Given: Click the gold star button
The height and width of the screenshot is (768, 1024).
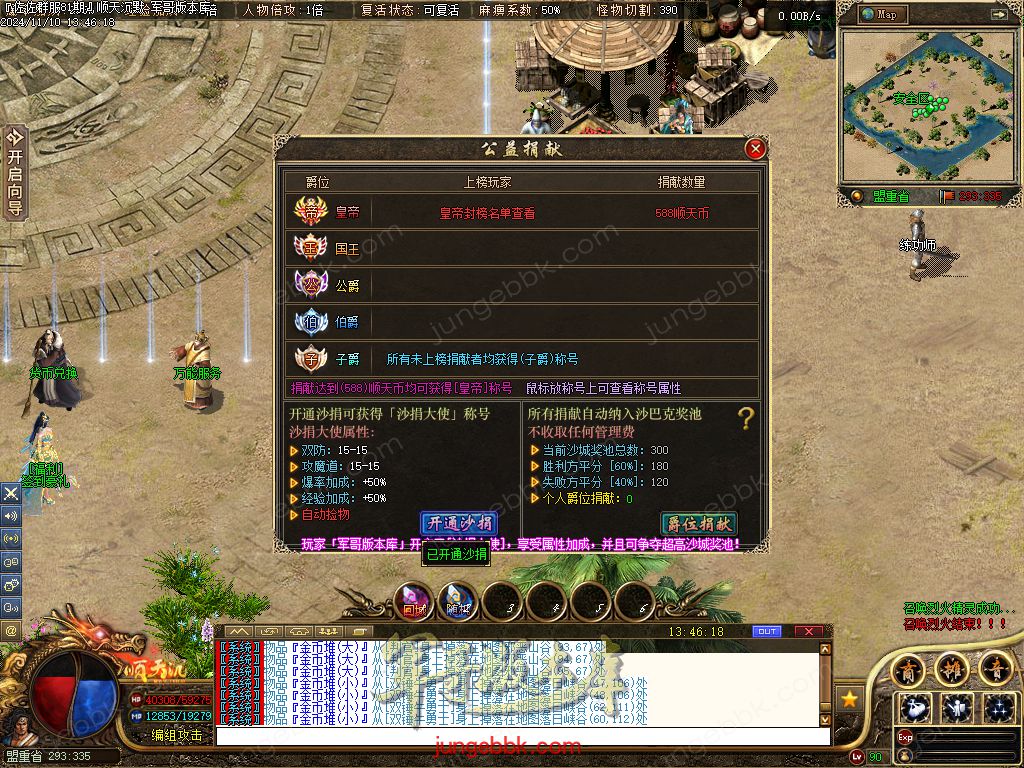Looking at the screenshot, I should click(850, 698).
